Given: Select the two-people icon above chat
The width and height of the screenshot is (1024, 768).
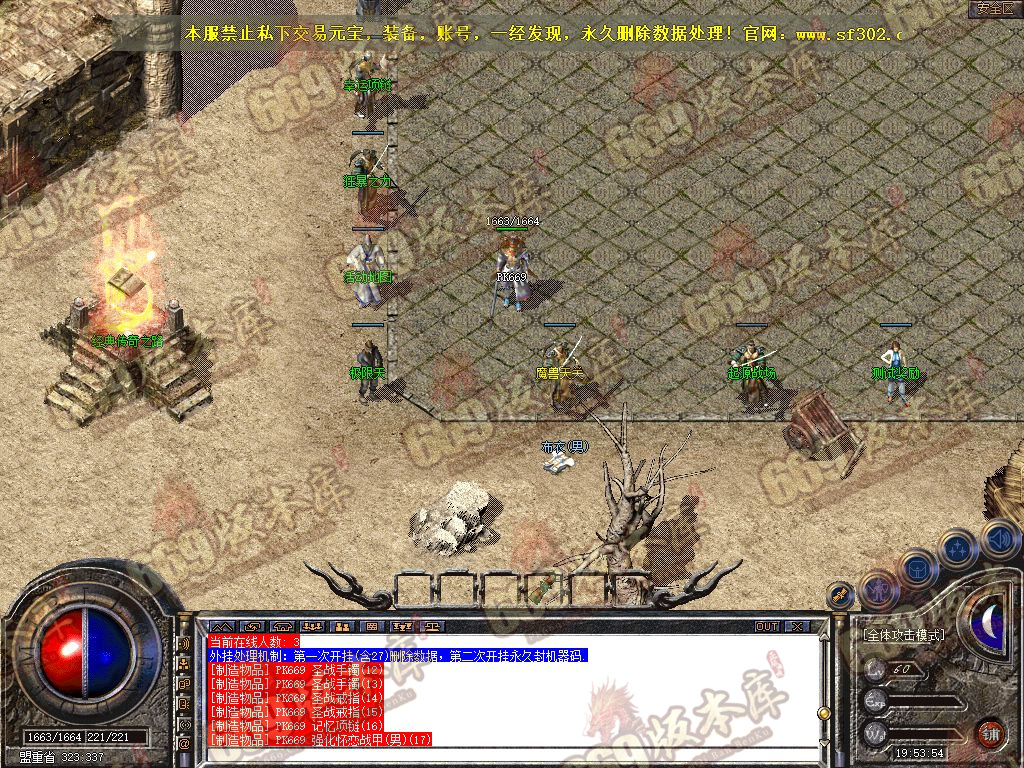Looking at the screenshot, I should 343,626.
